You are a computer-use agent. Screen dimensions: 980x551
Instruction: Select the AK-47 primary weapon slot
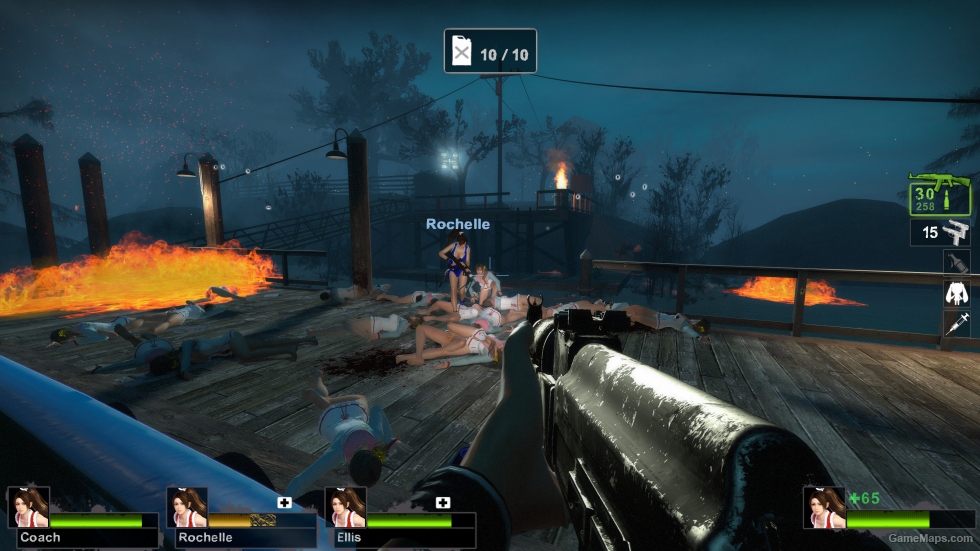click(x=939, y=194)
